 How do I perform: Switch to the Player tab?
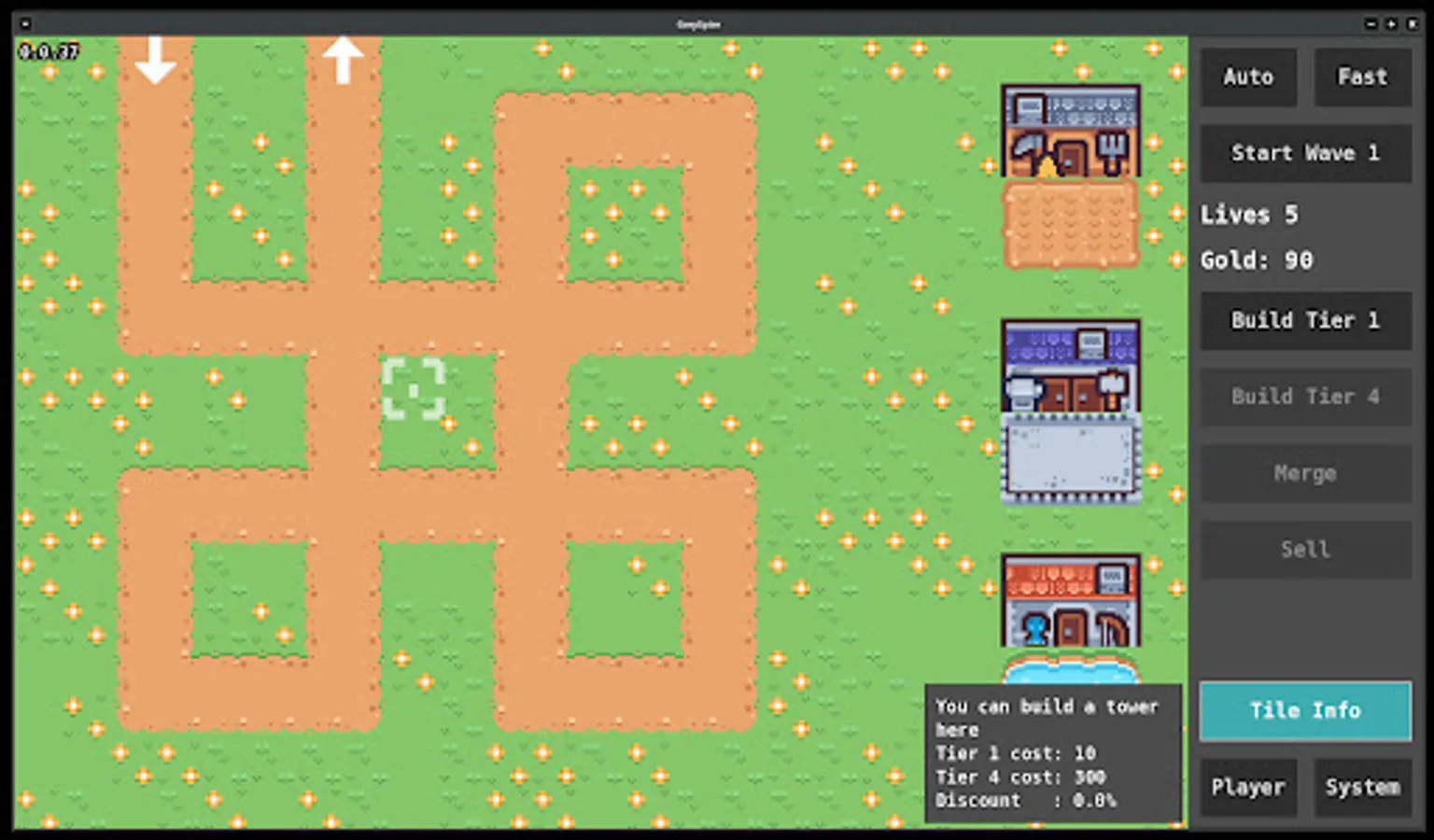tap(1248, 787)
